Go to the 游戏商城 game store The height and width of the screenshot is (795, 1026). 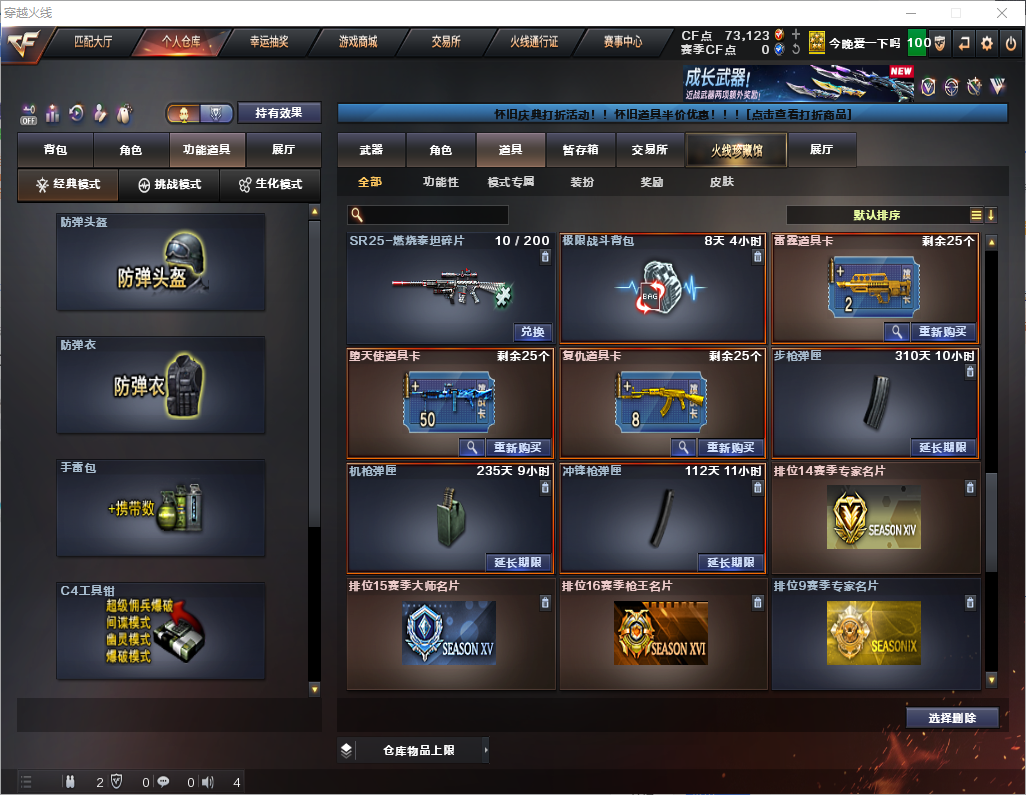(x=357, y=42)
